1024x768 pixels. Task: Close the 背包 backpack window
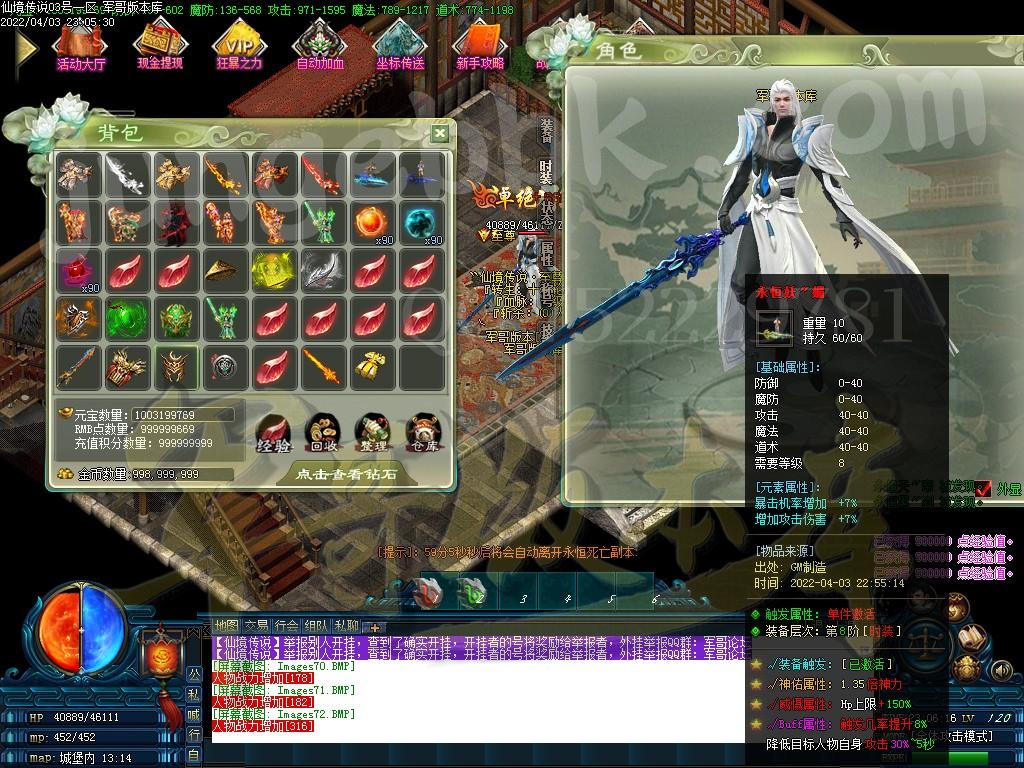point(440,133)
